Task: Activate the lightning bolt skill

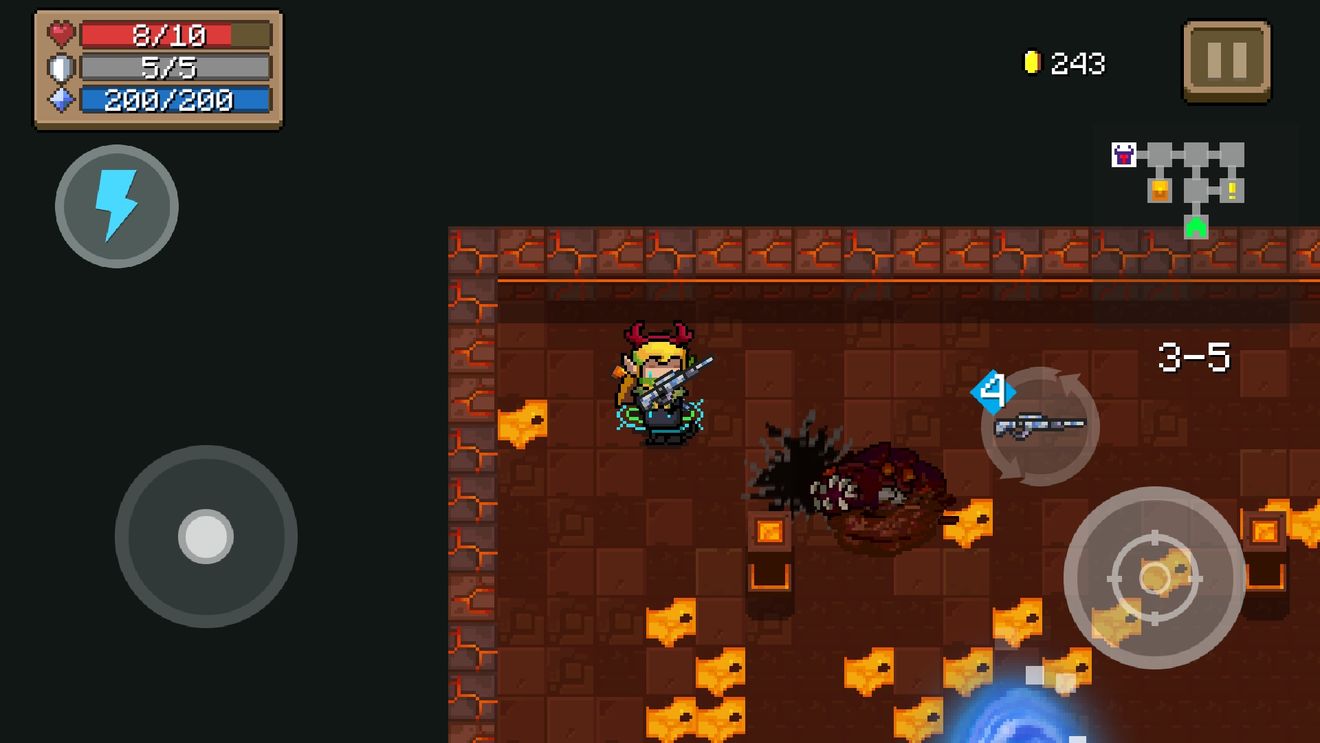Action: (116, 206)
